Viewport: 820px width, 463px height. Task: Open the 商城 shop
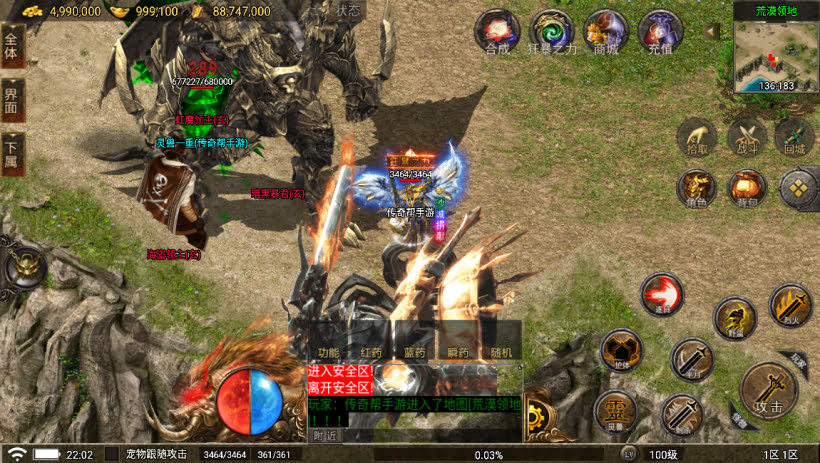tap(605, 32)
